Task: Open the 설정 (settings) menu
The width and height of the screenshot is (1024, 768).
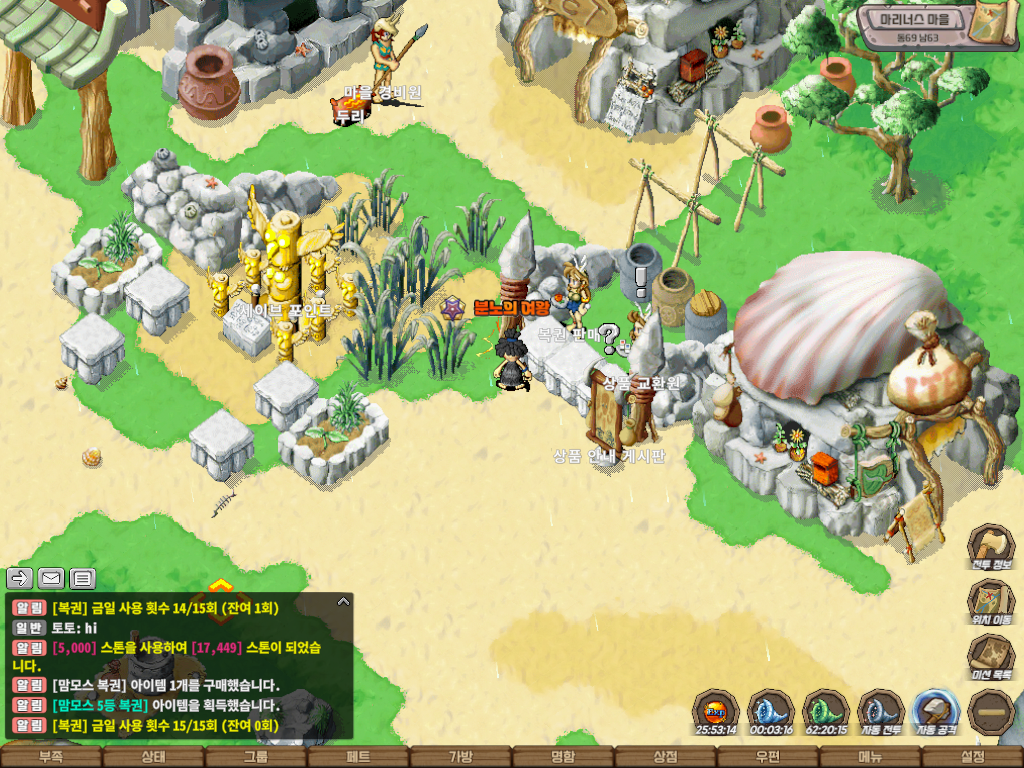Action: 972,757
